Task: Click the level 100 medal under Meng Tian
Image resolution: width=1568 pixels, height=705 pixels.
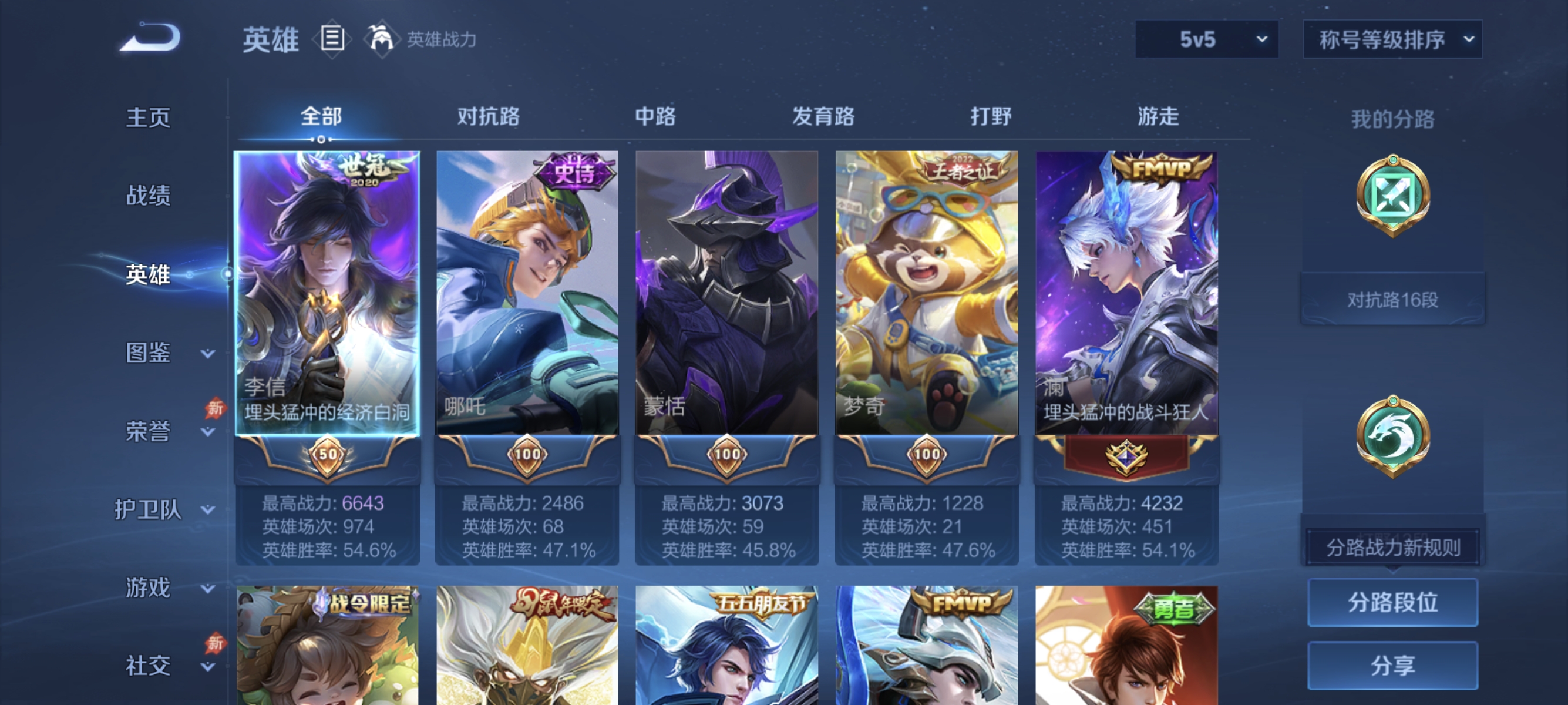Action: [728, 454]
